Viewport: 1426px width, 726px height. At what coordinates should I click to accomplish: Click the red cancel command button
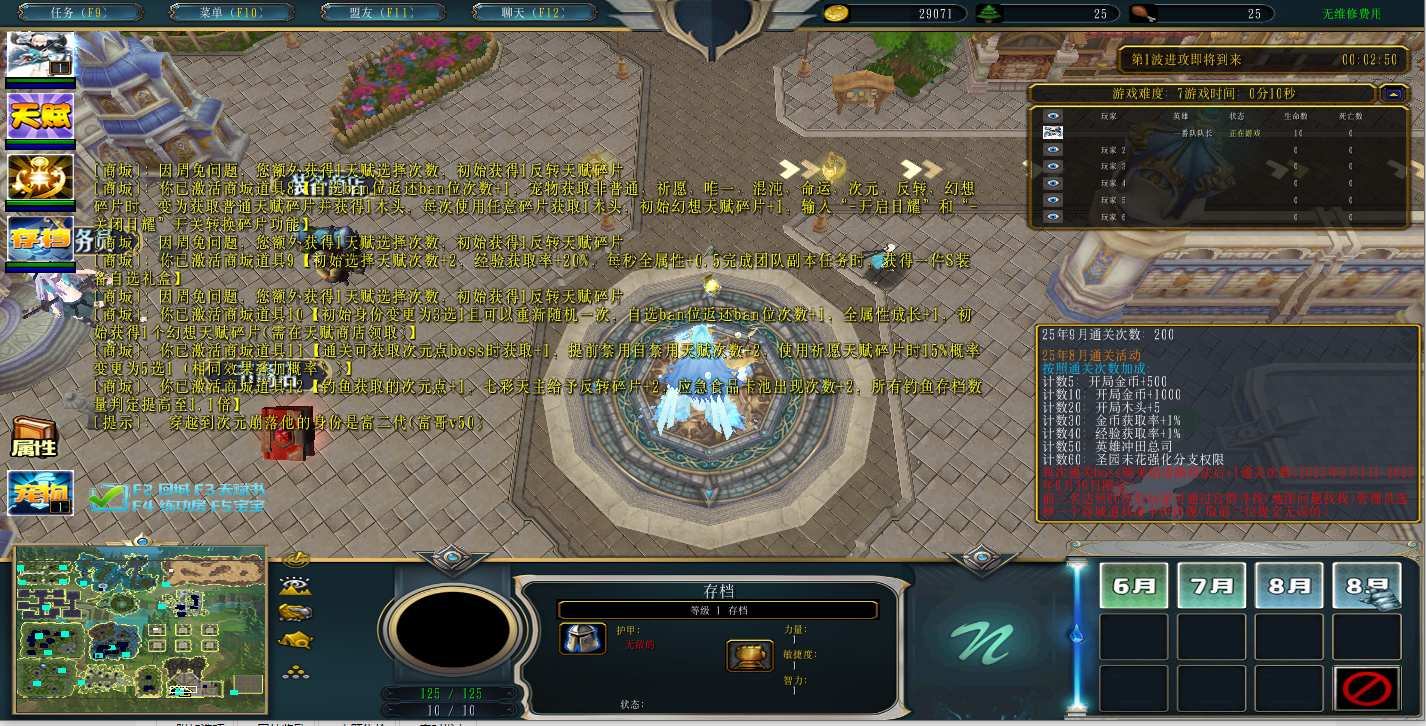point(1366,688)
